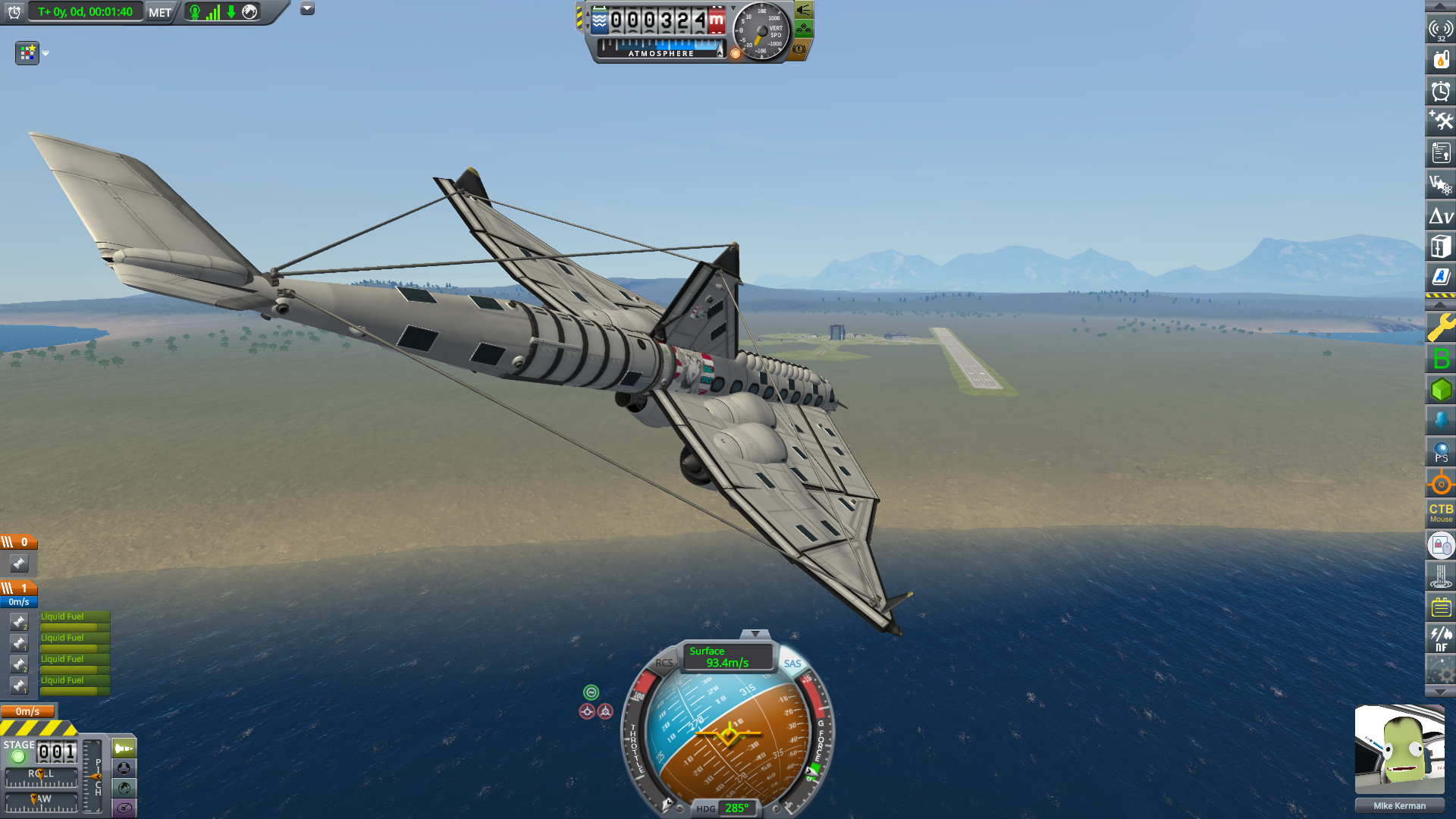Image resolution: width=1456 pixels, height=819 pixels.
Task: Toggle RCS on the navball
Action: click(x=664, y=663)
